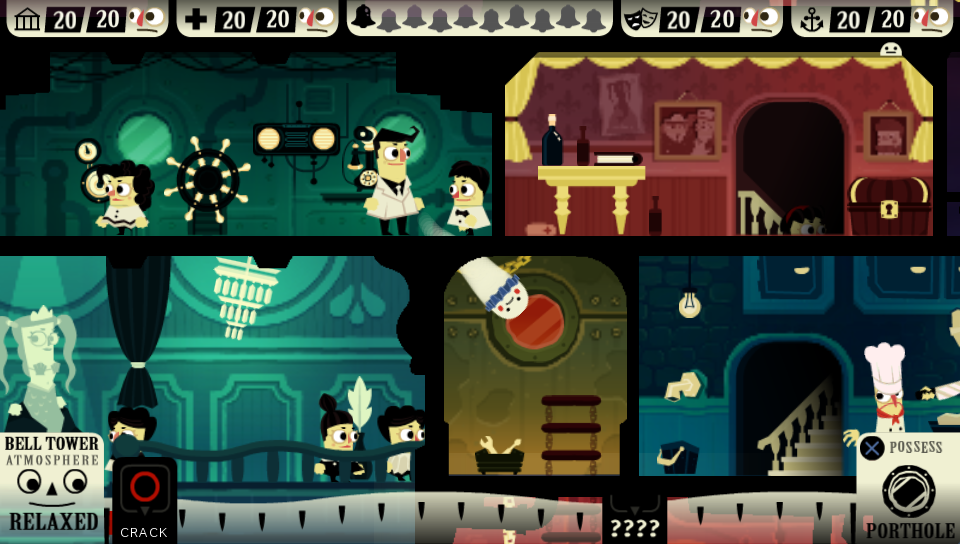
Task: Choose the Porthole possess icon
Action: tap(908, 490)
